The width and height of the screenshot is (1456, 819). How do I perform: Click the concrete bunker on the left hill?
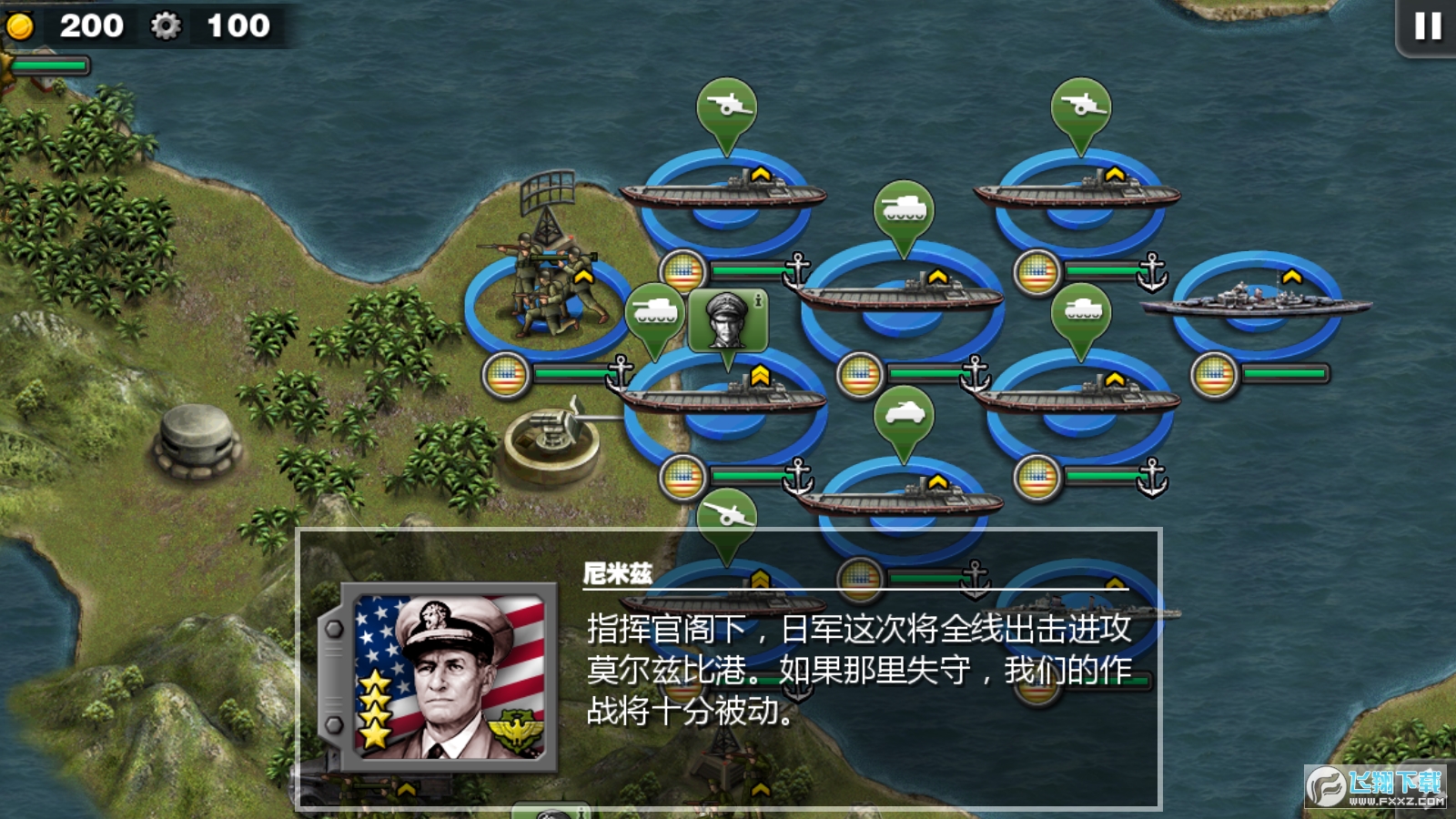(194, 443)
